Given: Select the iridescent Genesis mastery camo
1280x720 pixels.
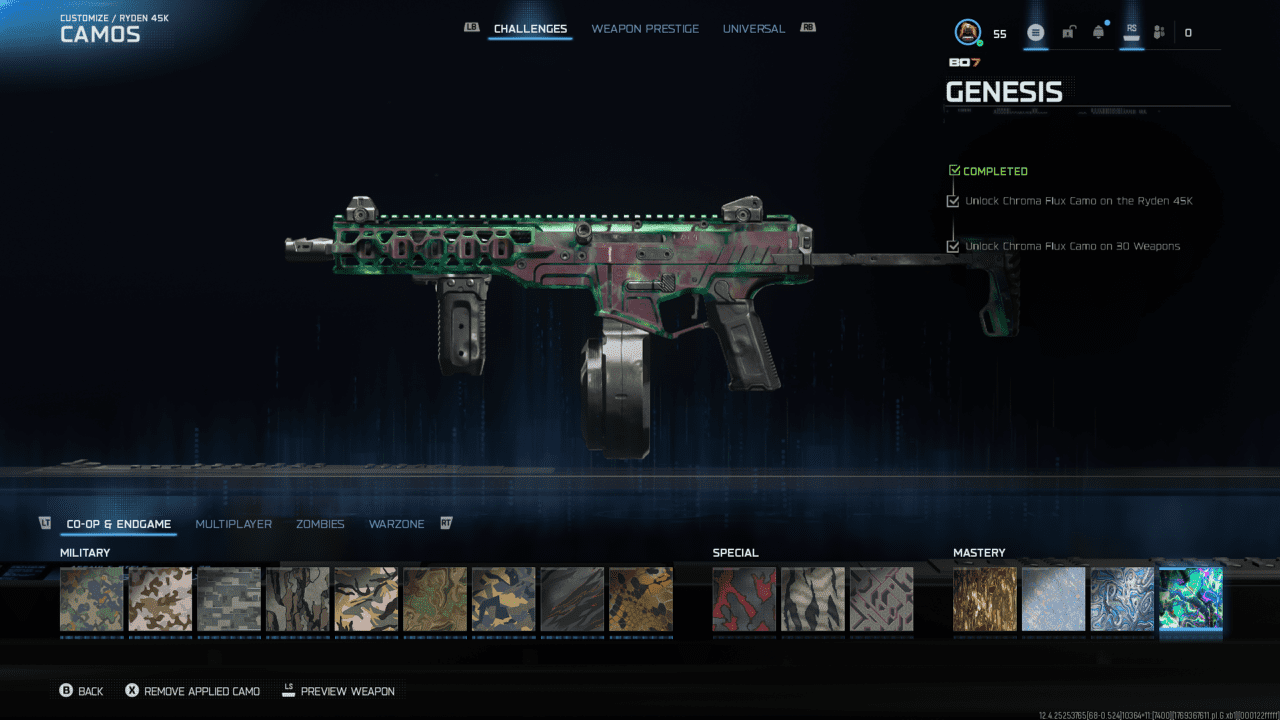Looking at the screenshot, I should [x=1190, y=599].
